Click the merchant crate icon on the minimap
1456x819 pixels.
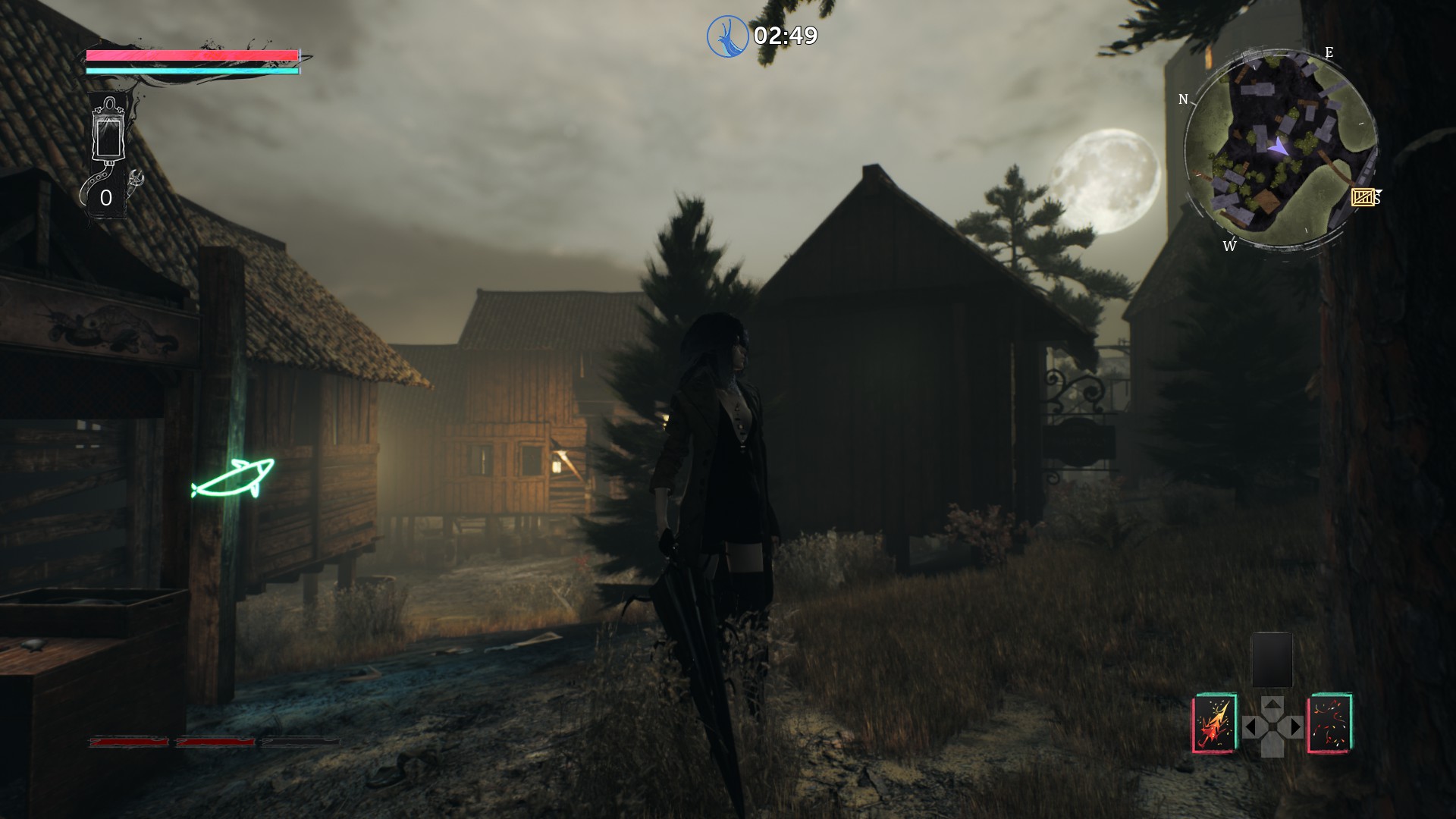(1363, 197)
